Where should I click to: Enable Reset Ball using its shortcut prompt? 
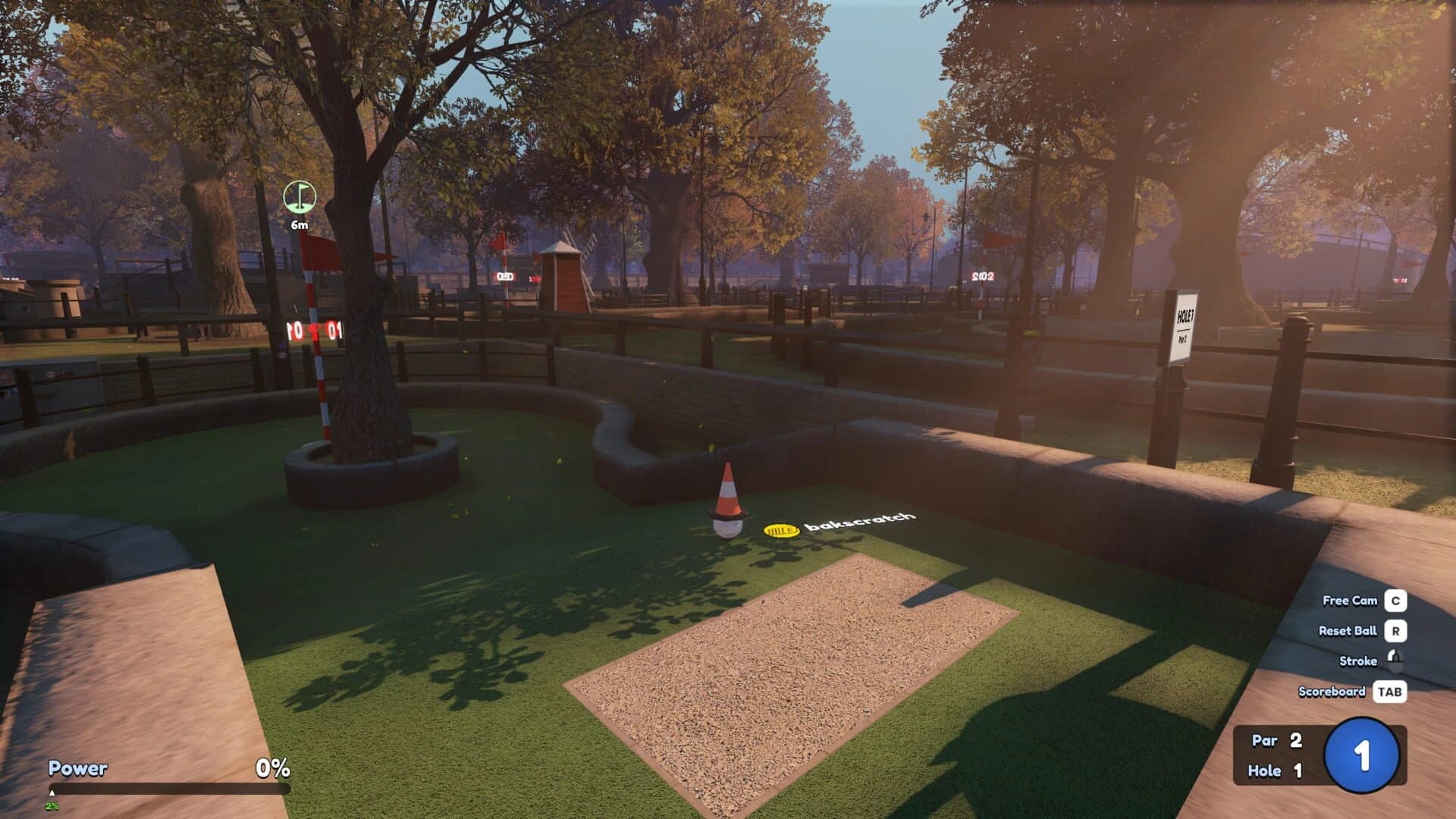(1347, 630)
